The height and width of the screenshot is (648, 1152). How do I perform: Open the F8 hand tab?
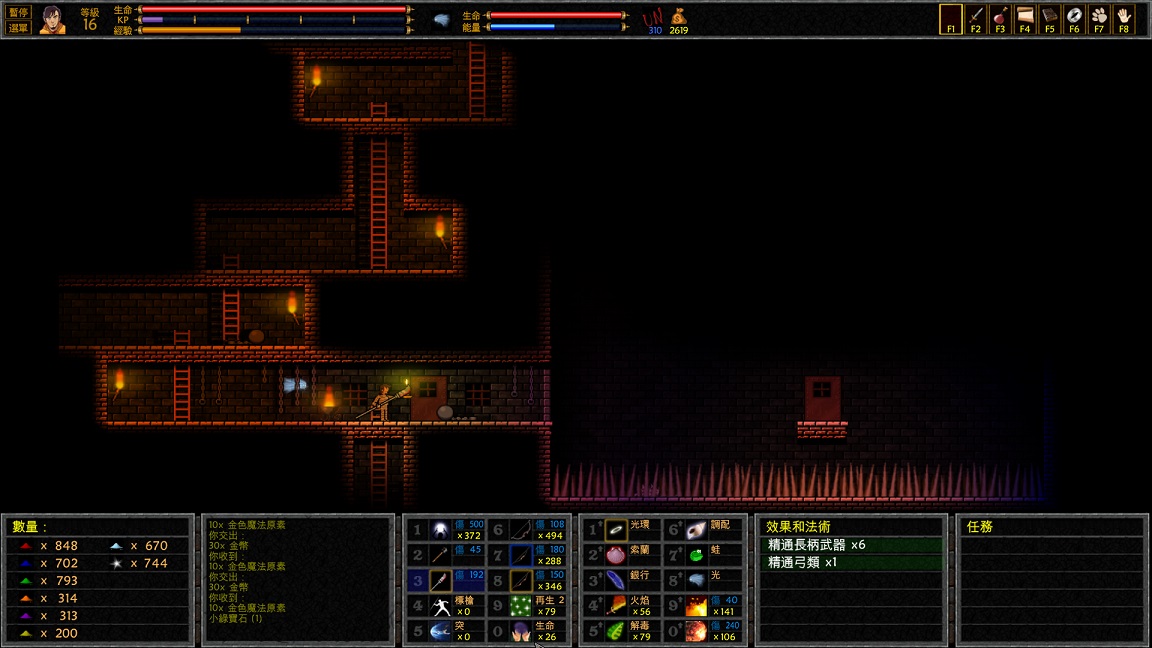pyautogui.click(x=1124, y=19)
